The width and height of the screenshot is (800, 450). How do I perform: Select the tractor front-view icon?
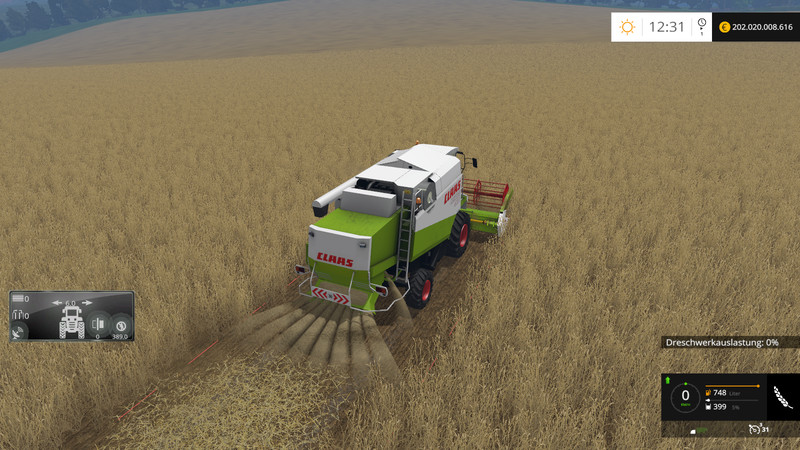pyautogui.click(x=71, y=323)
